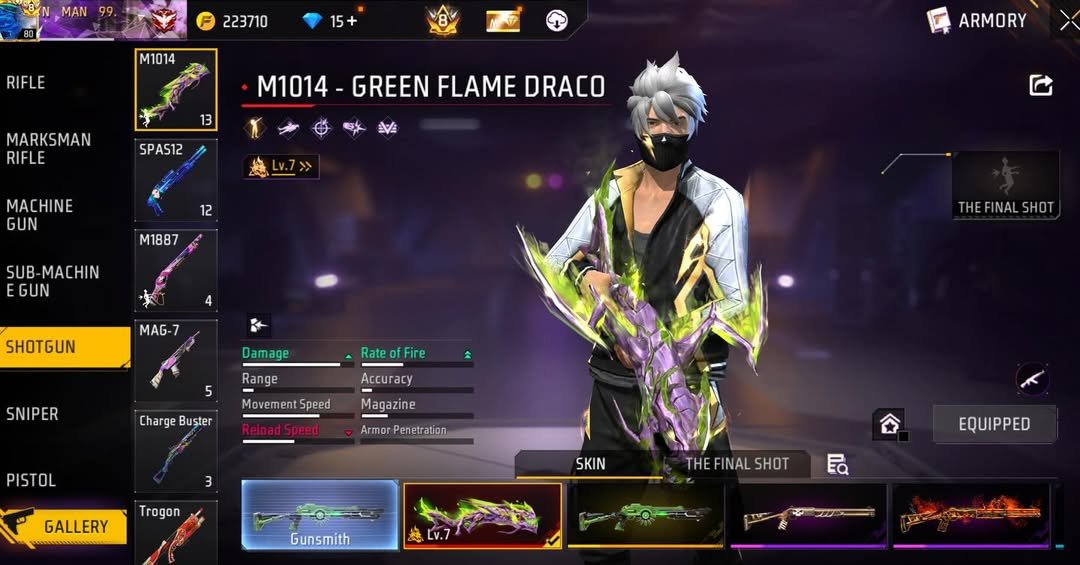1080x565 pixels.
Task: Select the Rifle weapon category
Action: click(x=26, y=83)
